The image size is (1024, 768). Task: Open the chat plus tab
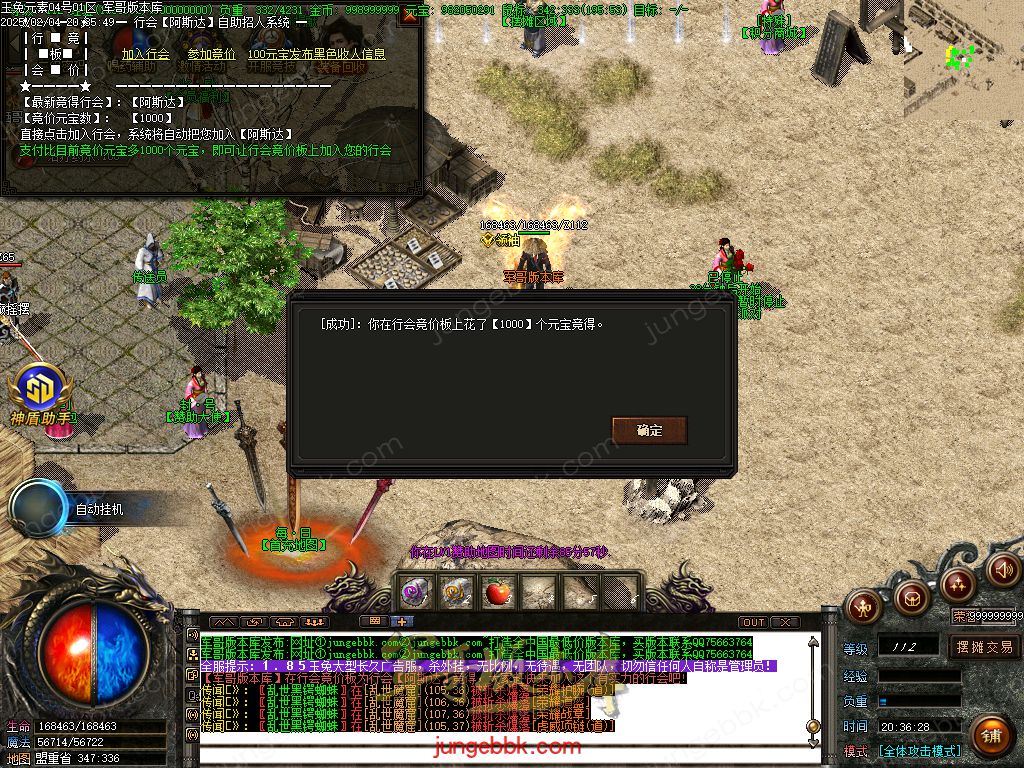click(x=402, y=621)
